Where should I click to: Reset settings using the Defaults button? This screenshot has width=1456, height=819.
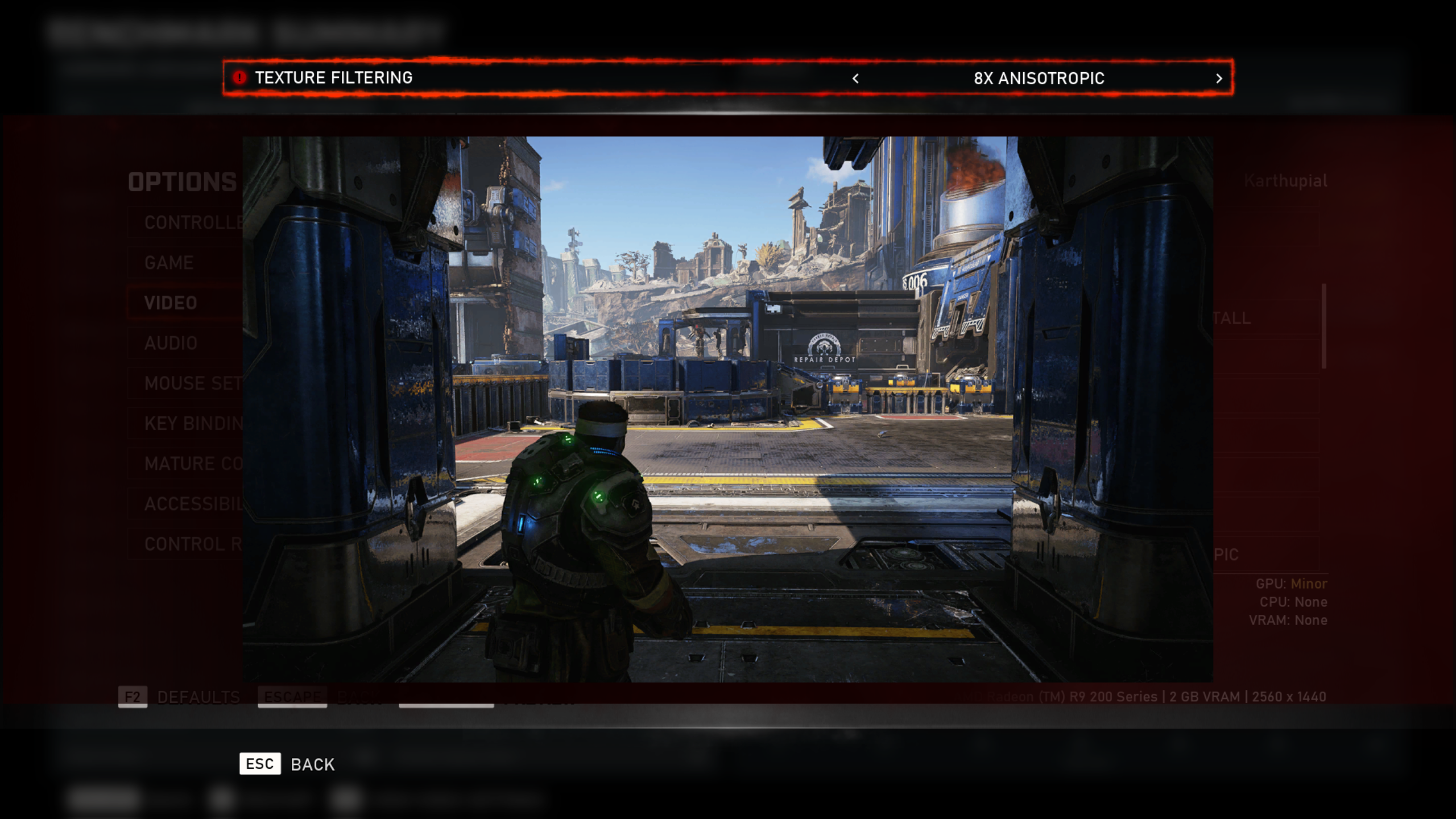[x=197, y=696]
